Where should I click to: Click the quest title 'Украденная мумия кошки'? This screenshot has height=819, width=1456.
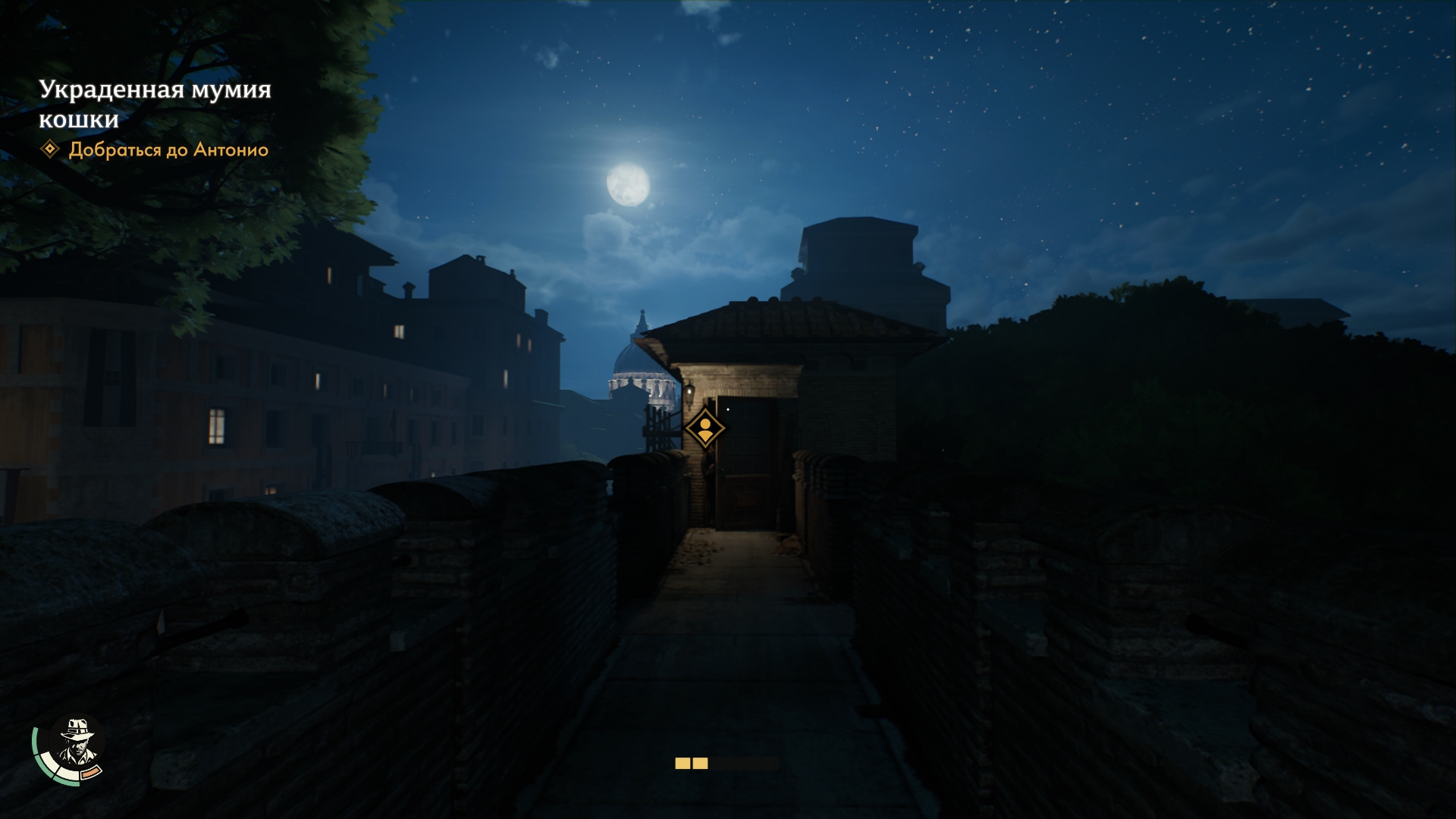pos(155,104)
